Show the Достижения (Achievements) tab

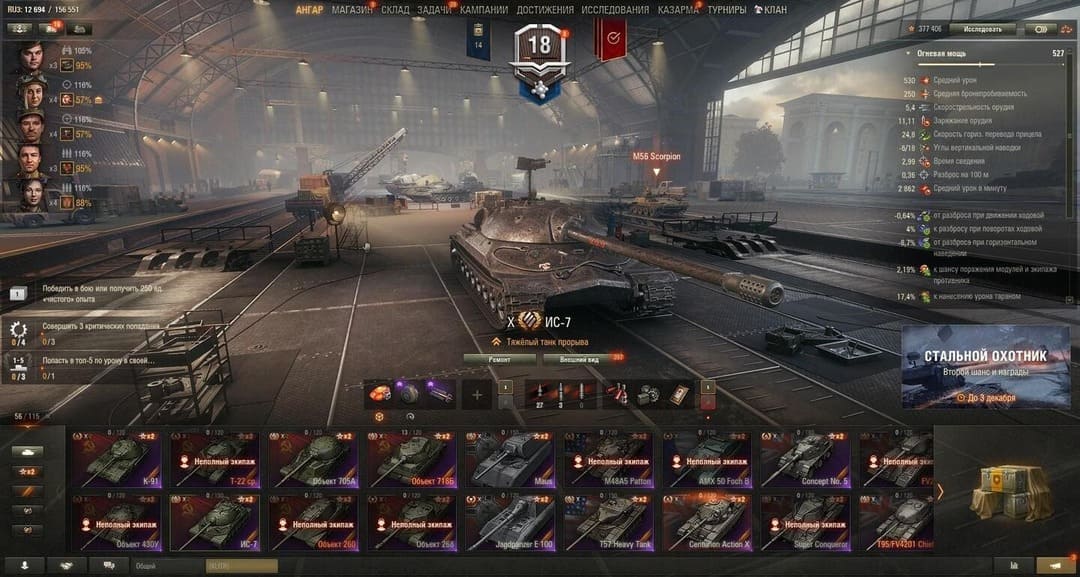click(545, 10)
